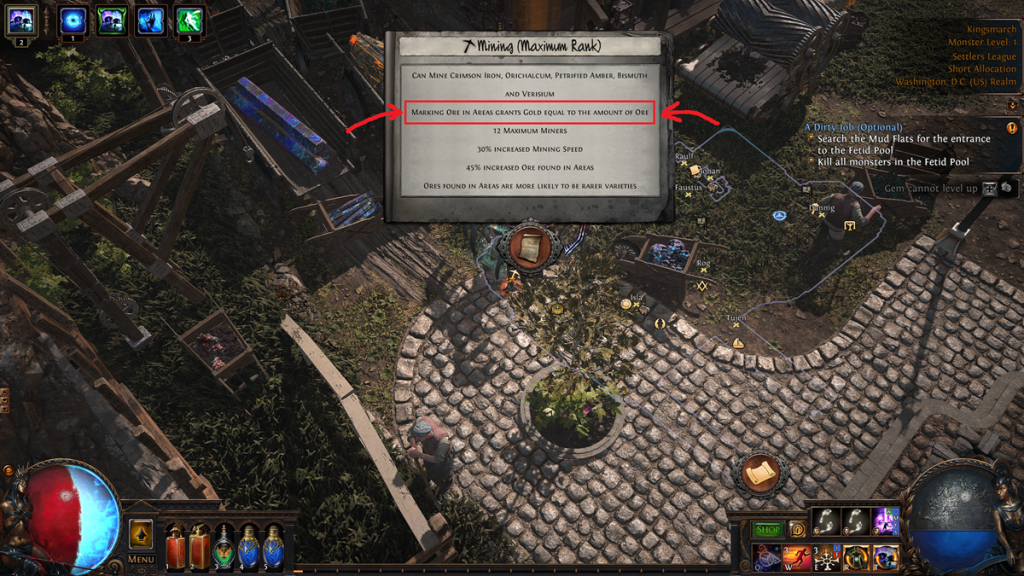Viewport: 1024px width, 576px height.
Task: Select the green dashing figure buff icon
Action: click(189, 19)
